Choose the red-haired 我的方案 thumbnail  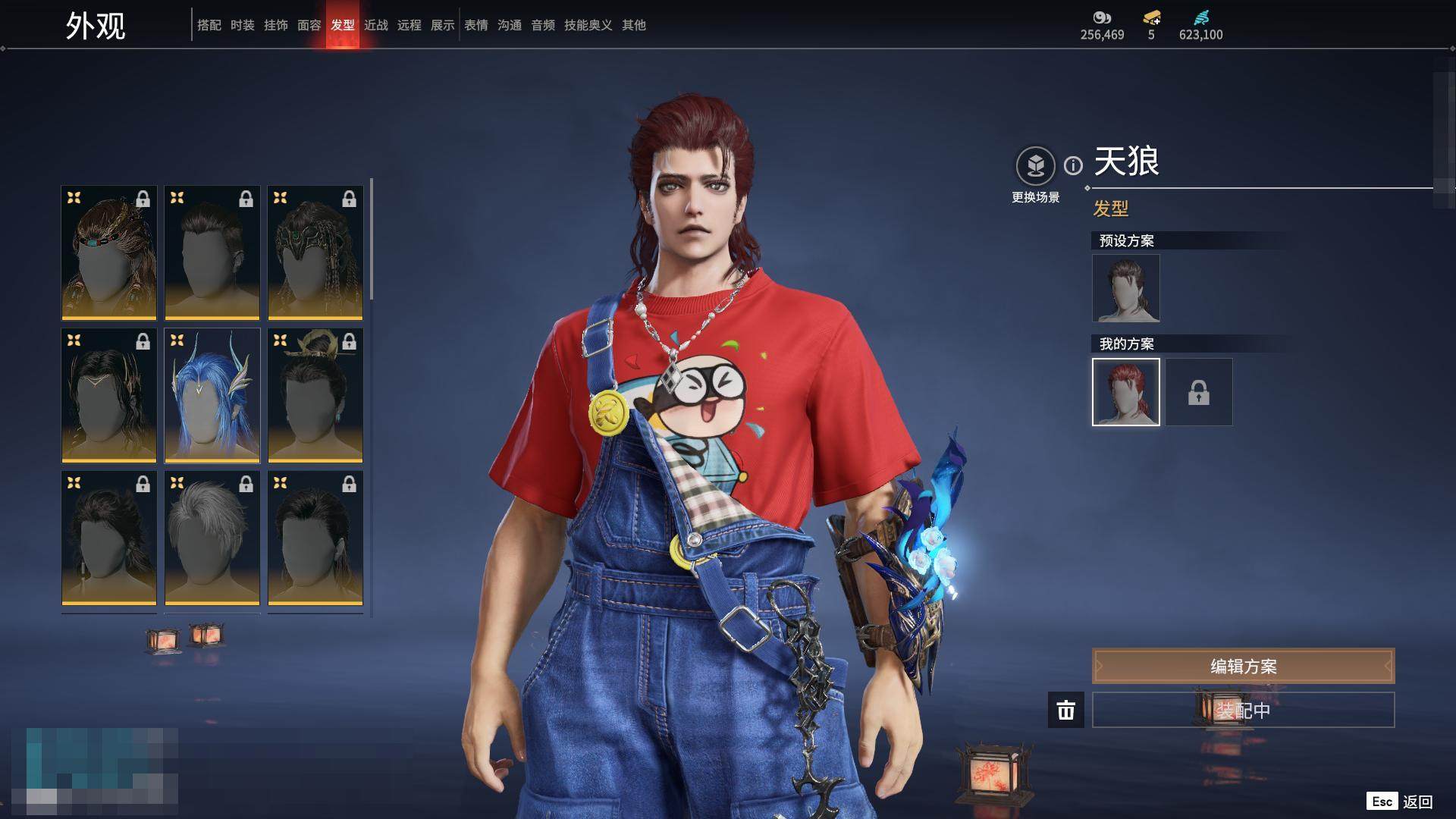pos(1125,392)
